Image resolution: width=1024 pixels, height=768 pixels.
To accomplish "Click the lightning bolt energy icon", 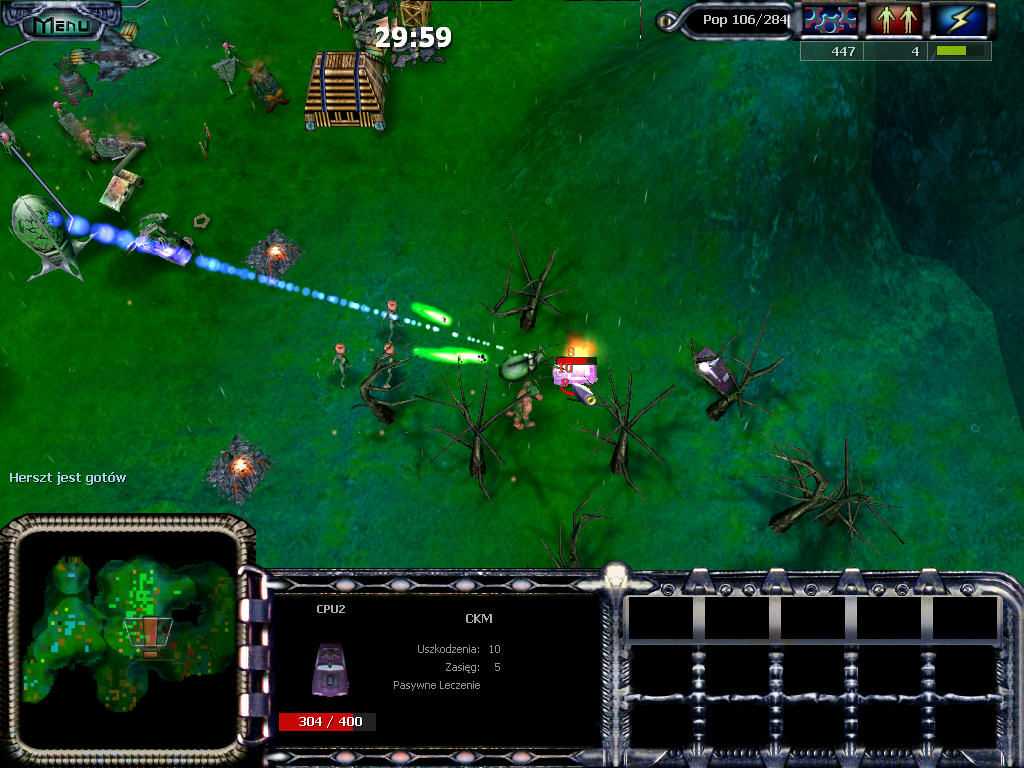I will [x=960, y=20].
